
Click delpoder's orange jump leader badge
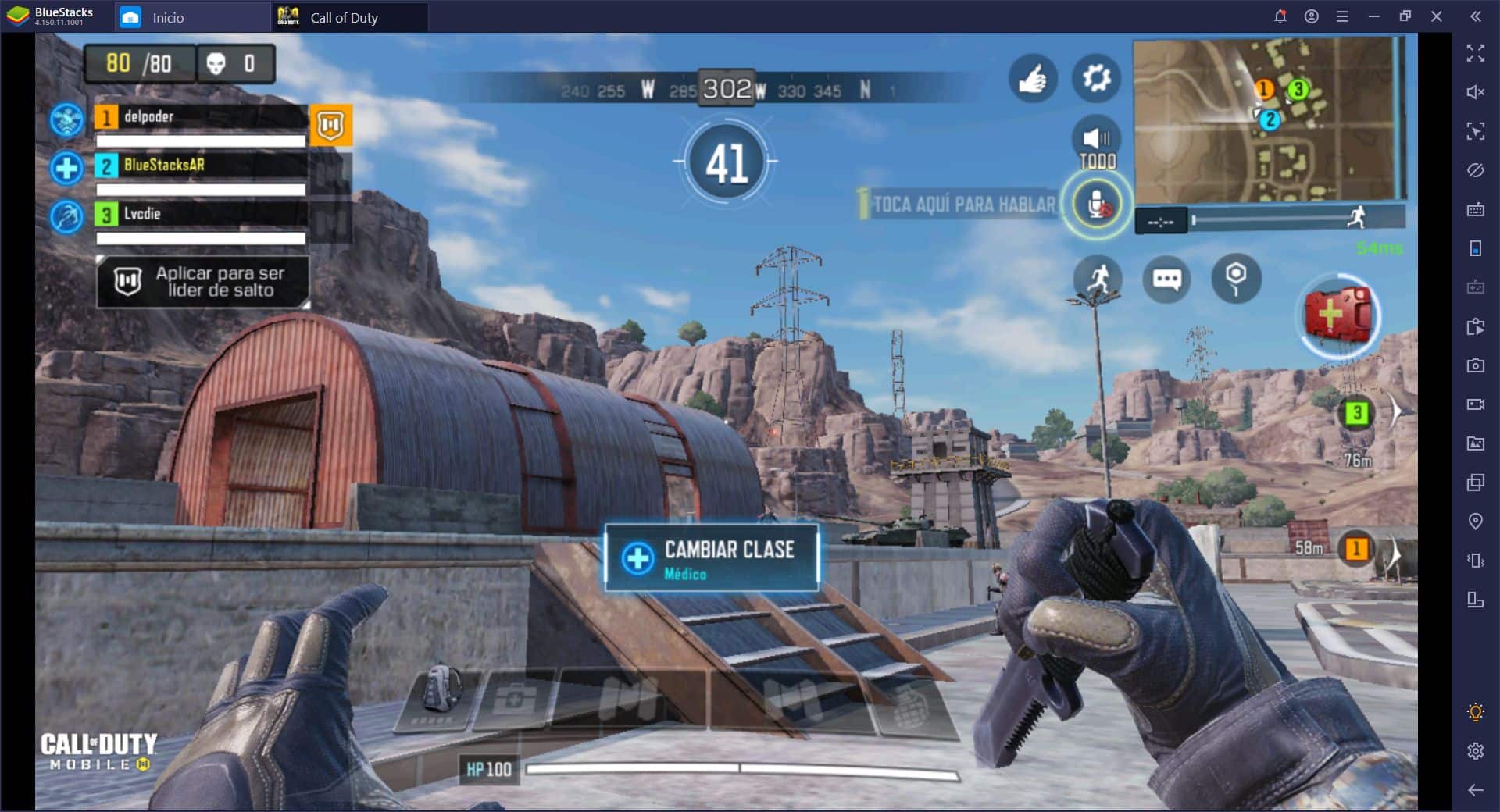pyautogui.click(x=330, y=125)
